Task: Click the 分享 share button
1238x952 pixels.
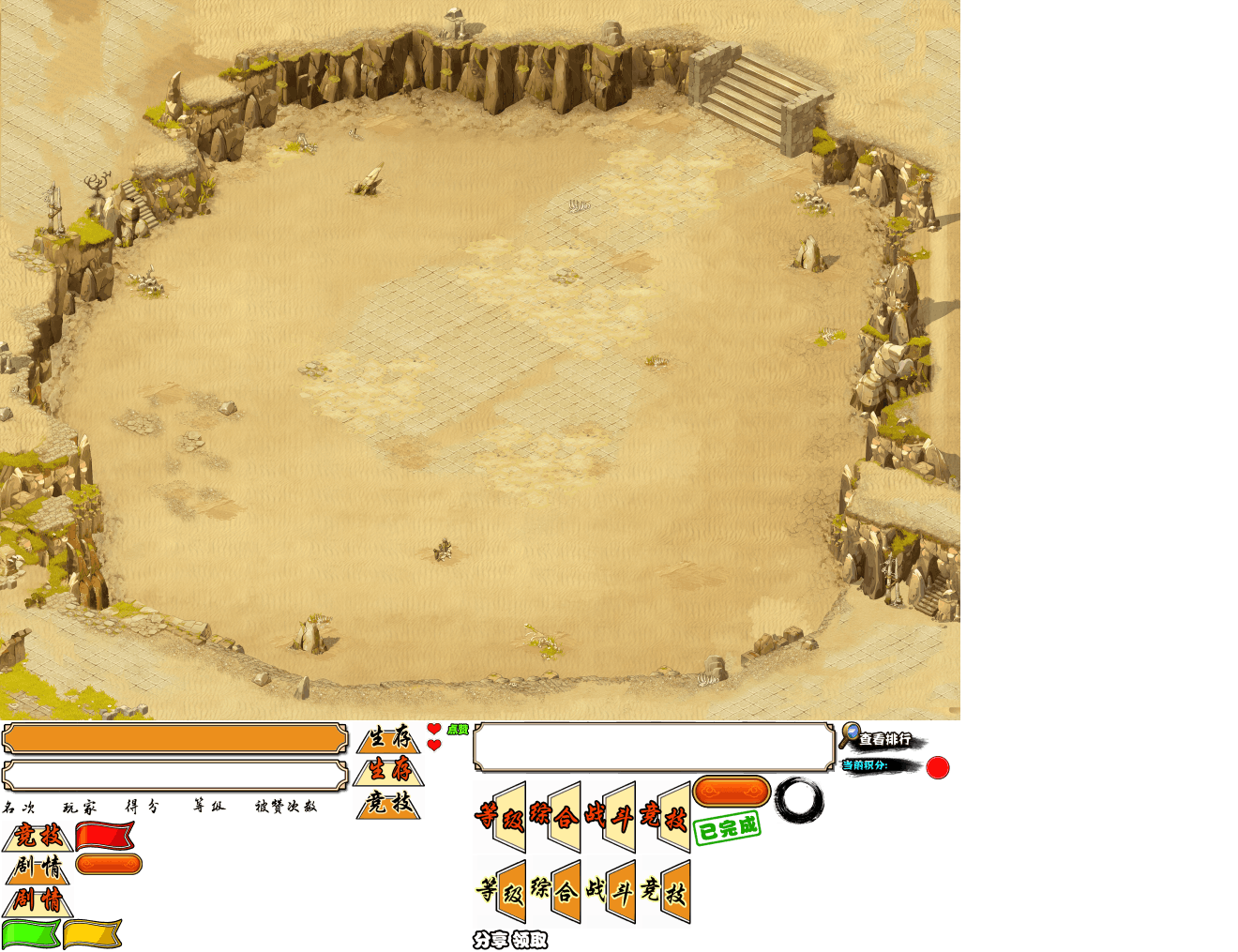Action: click(x=491, y=940)
